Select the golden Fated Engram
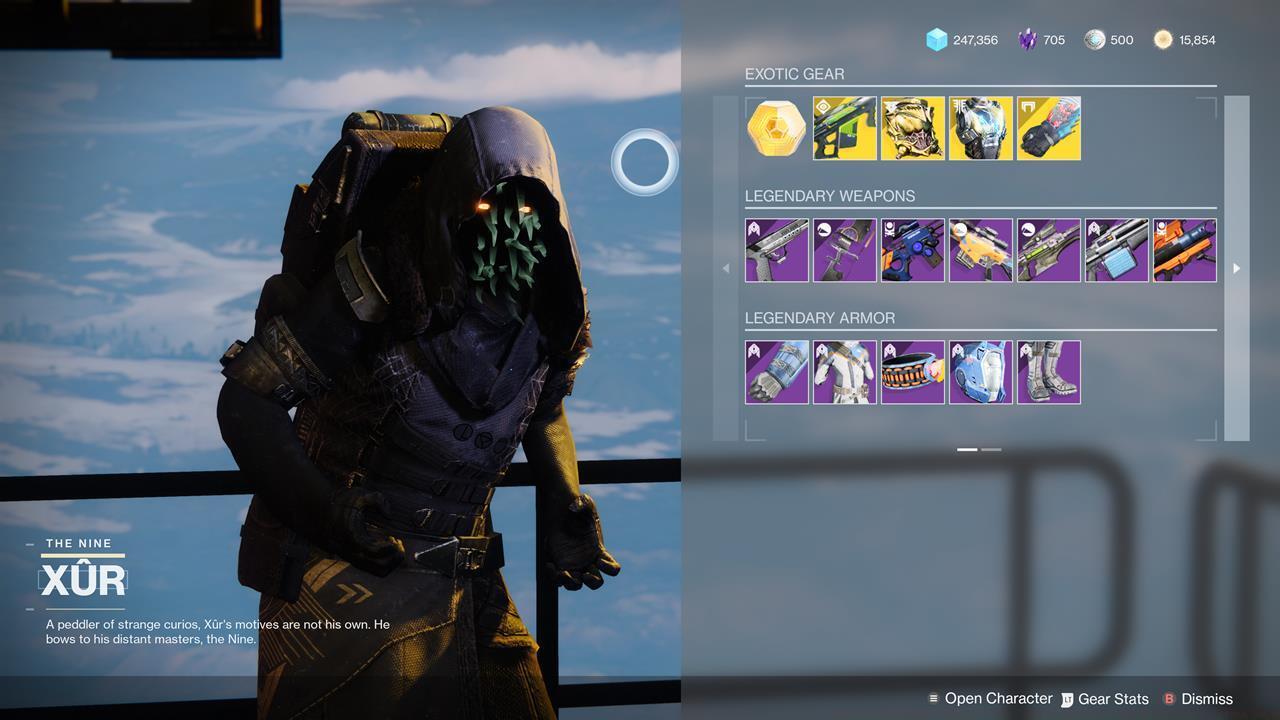The height and width of the screenshot is (720, 1280). (x=776, y=128)
